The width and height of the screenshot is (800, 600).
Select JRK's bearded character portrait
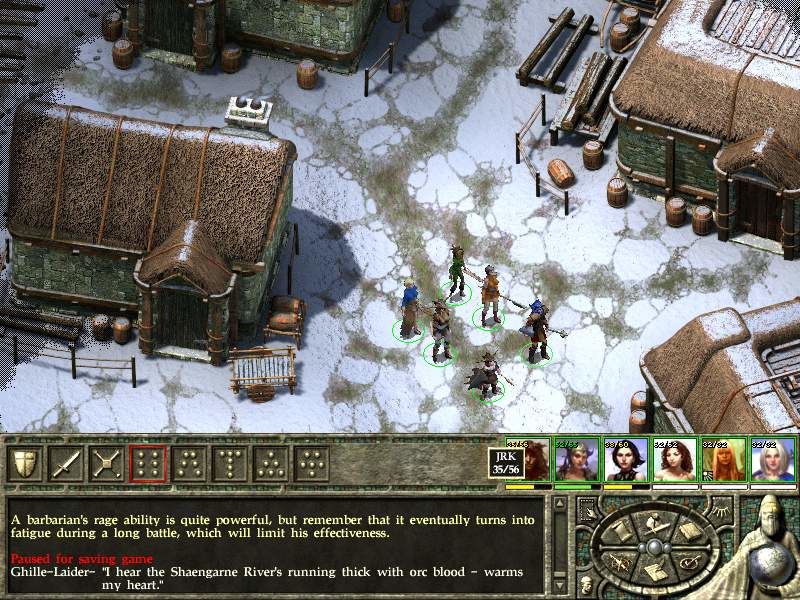(x=528, y=460)
